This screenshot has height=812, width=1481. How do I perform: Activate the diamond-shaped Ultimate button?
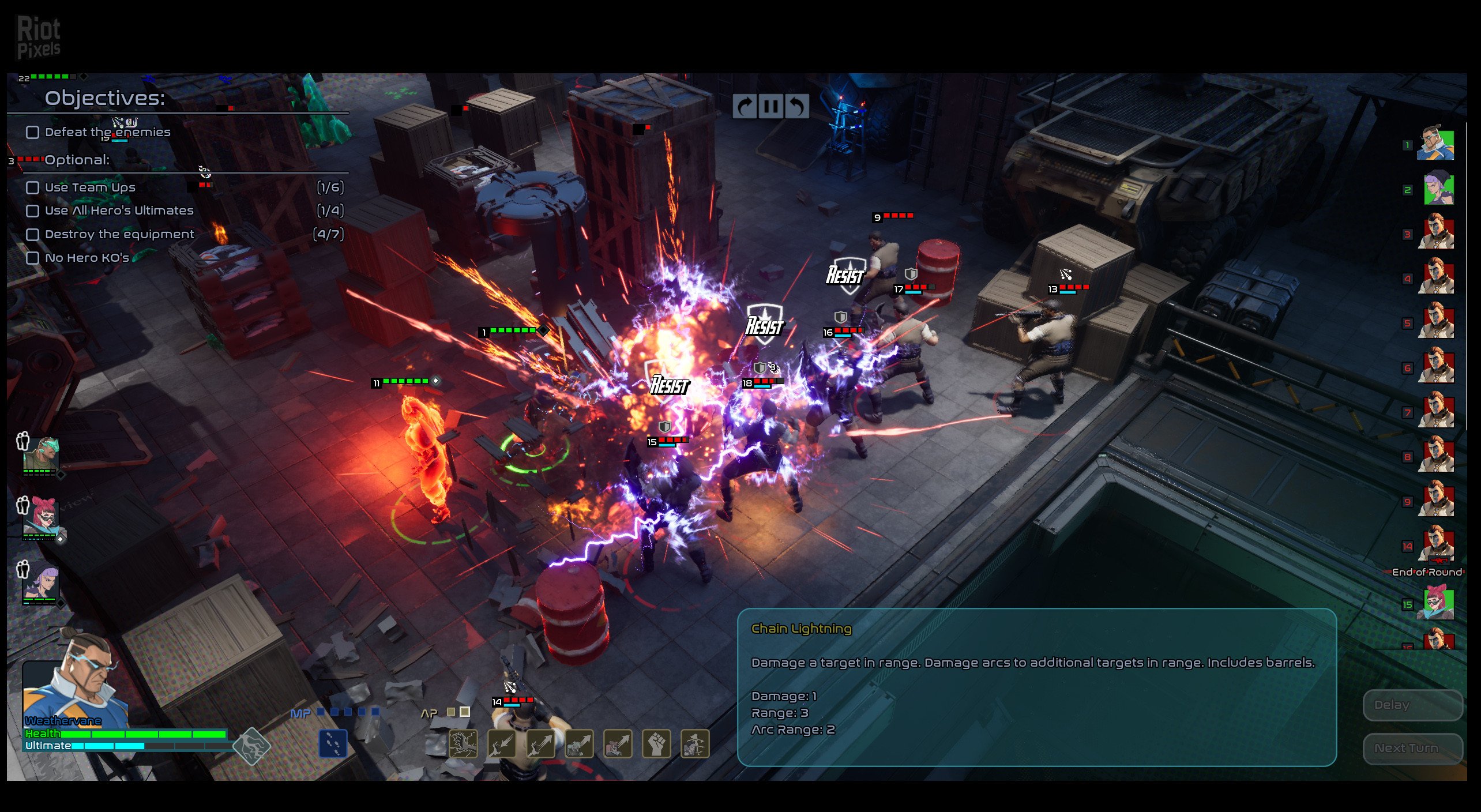[x=251, y=746]
